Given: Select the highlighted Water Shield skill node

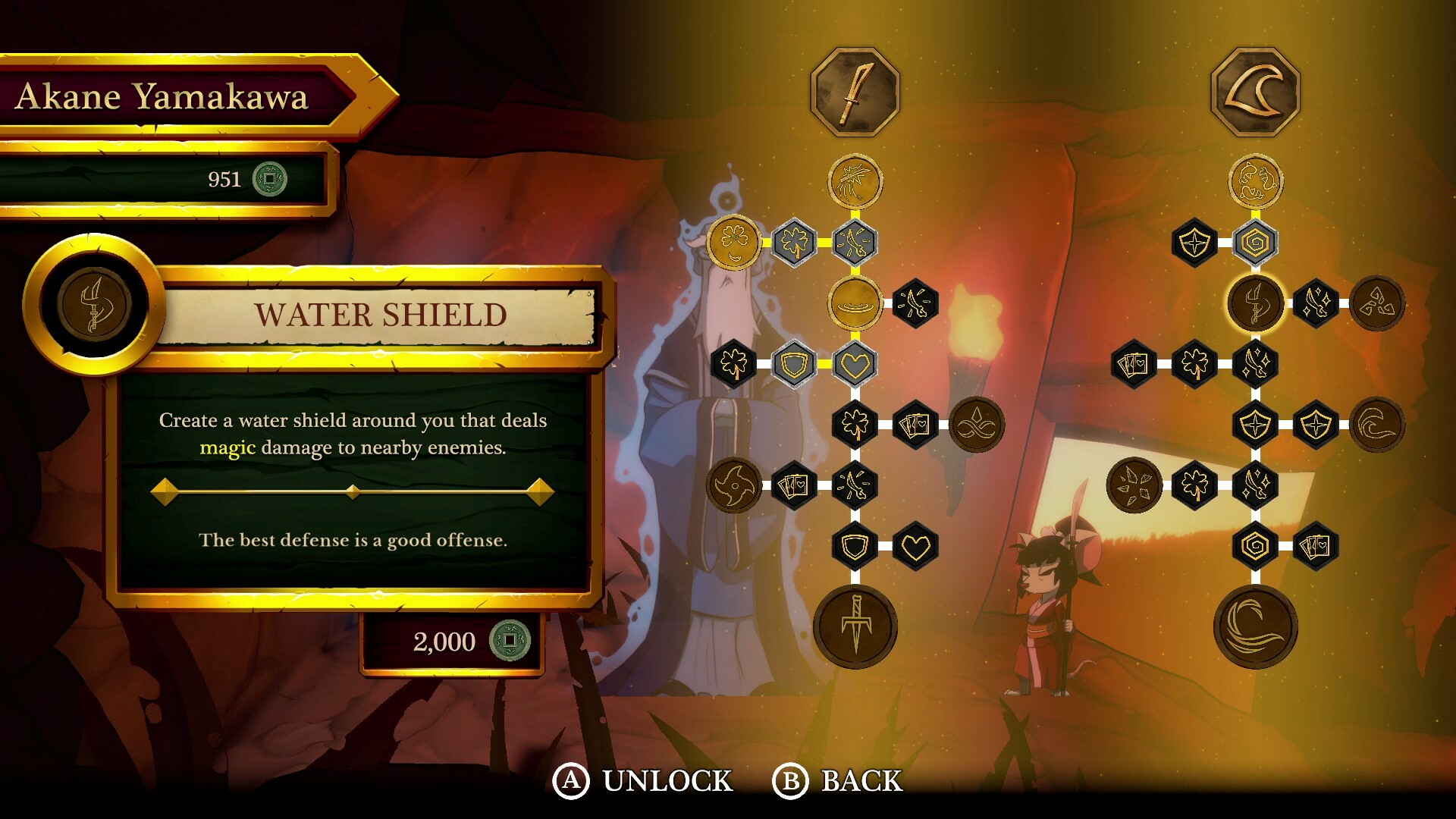Looking at the screenshot, I should [x=1255, y=303].
